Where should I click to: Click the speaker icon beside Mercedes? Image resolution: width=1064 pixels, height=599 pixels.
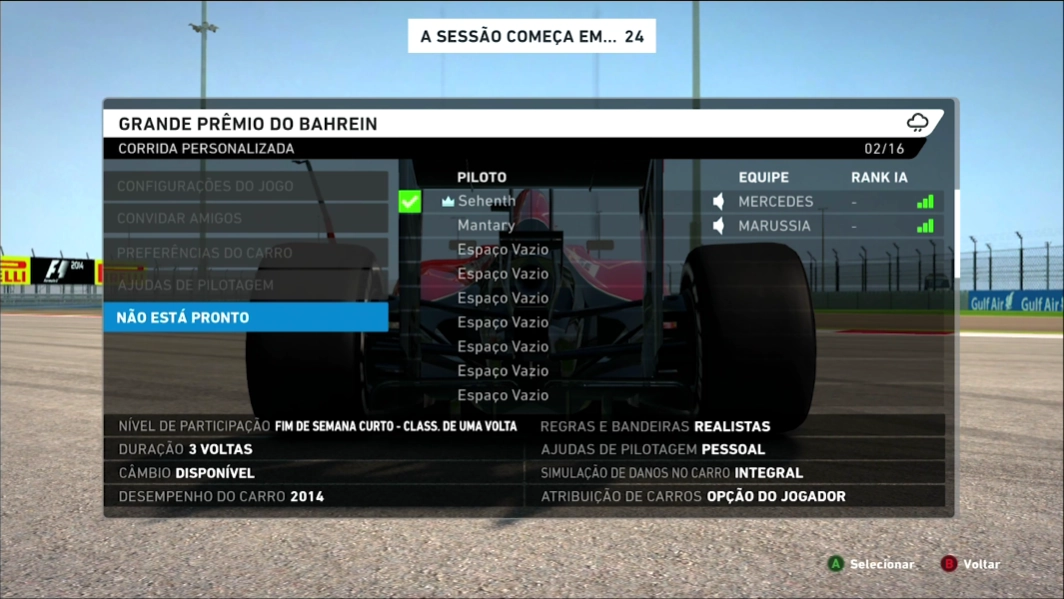click(718, 201)
